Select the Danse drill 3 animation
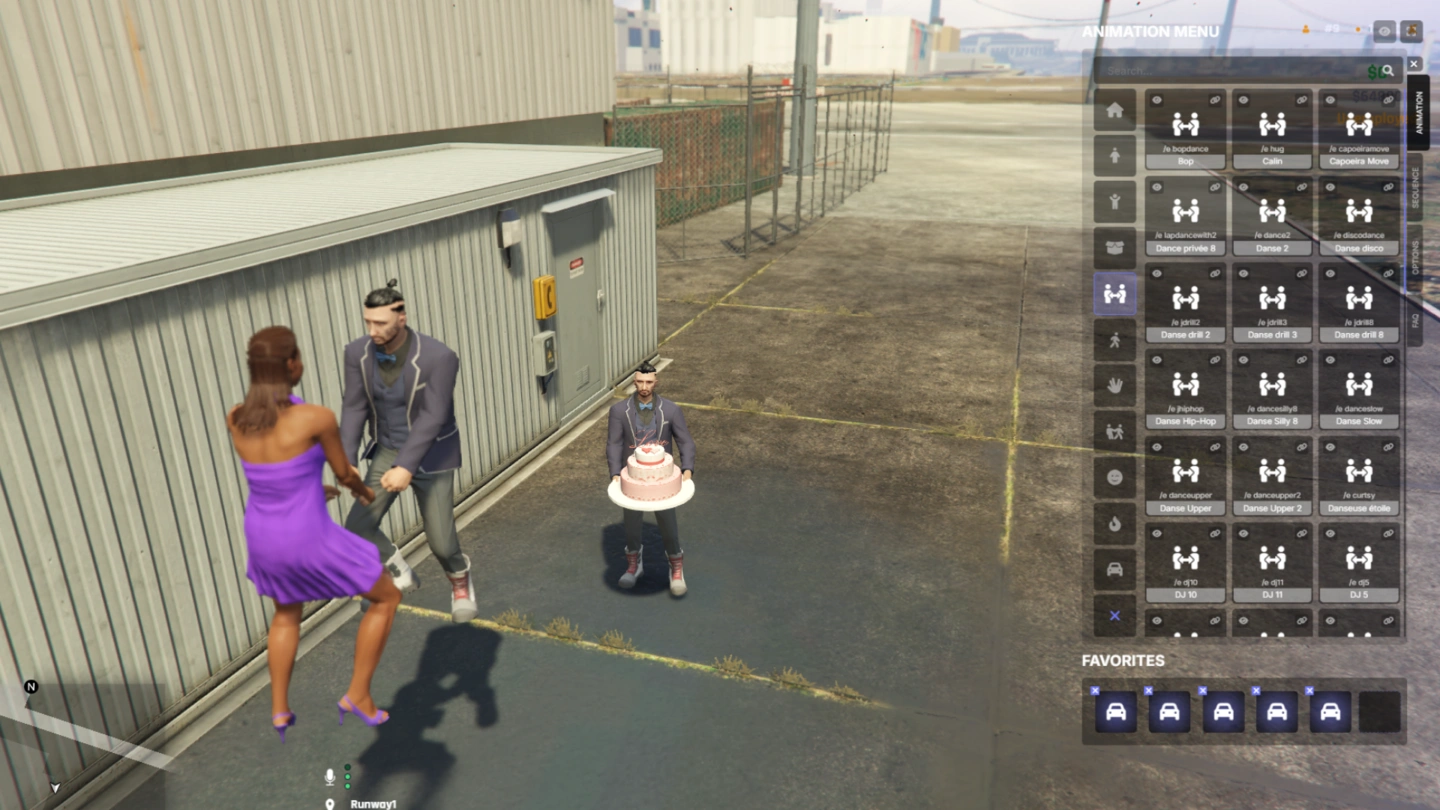This screenshot has height=810, width=1440. 1272,303
